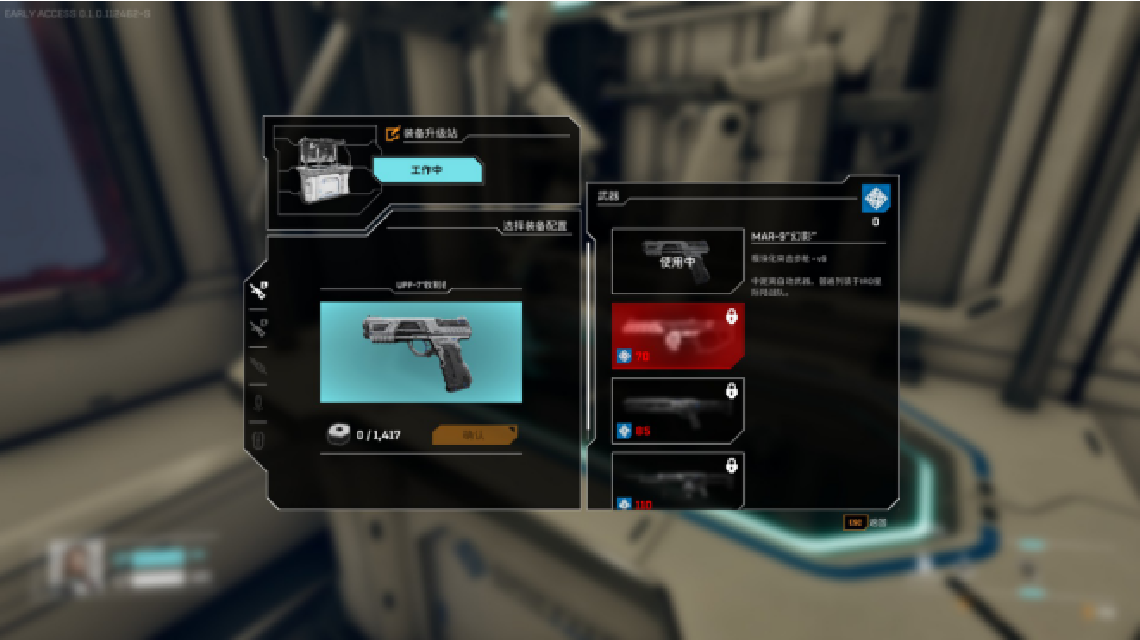Open the bottom canister-shaped category tab
The height and width of the screenshot is (640, 1140).
point(258,439)
